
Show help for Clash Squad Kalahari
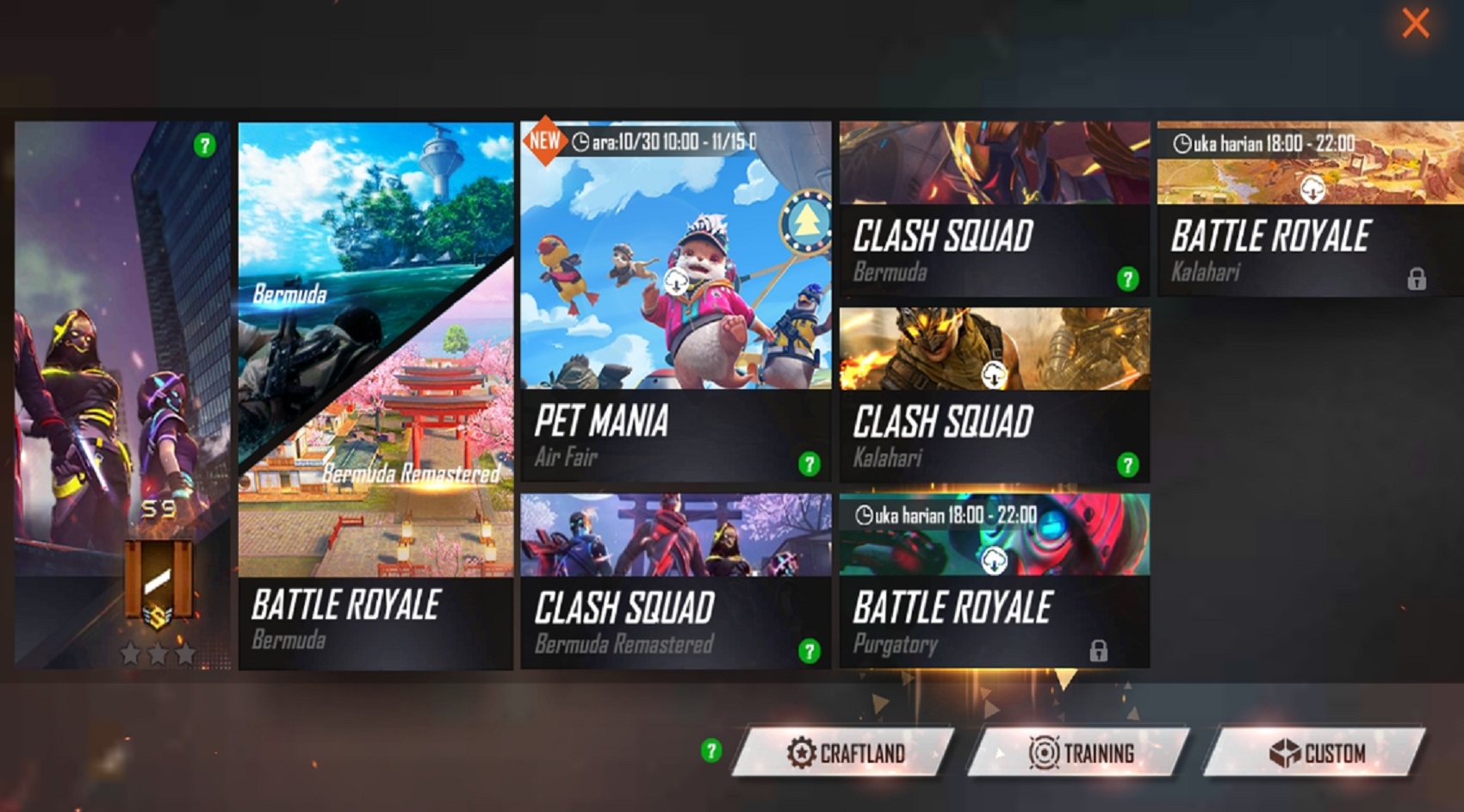click(1127, 465)
